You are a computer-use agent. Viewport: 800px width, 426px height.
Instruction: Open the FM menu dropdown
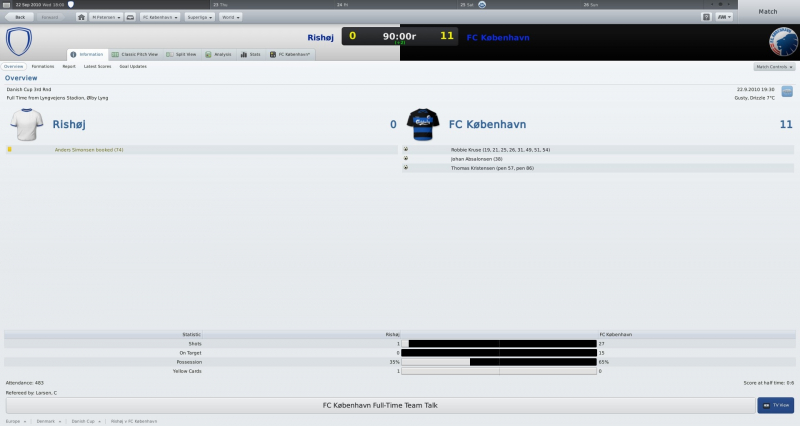tap(724, 17)
